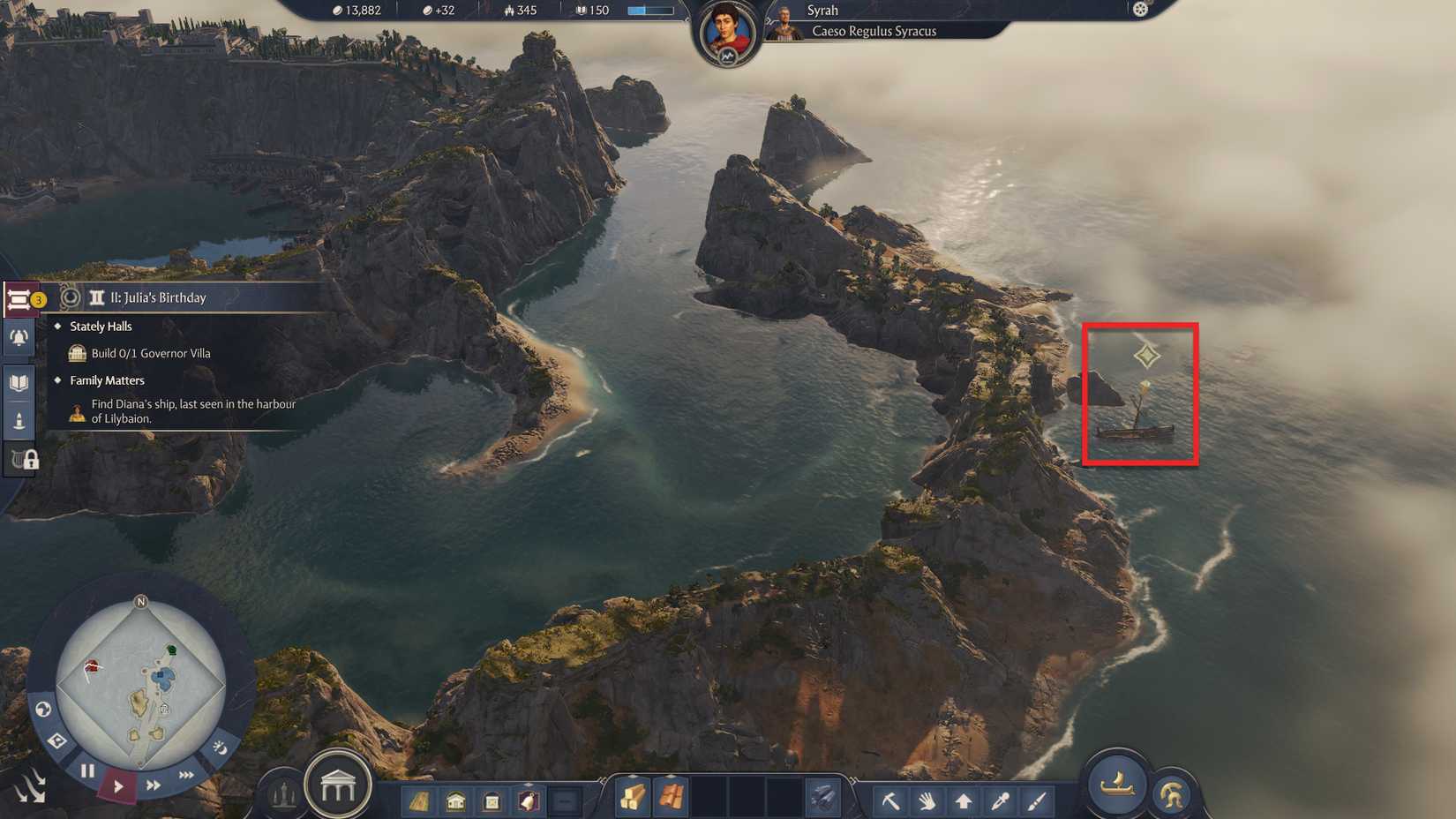
Task: Pause the game simulation
Action: (87, 770)
